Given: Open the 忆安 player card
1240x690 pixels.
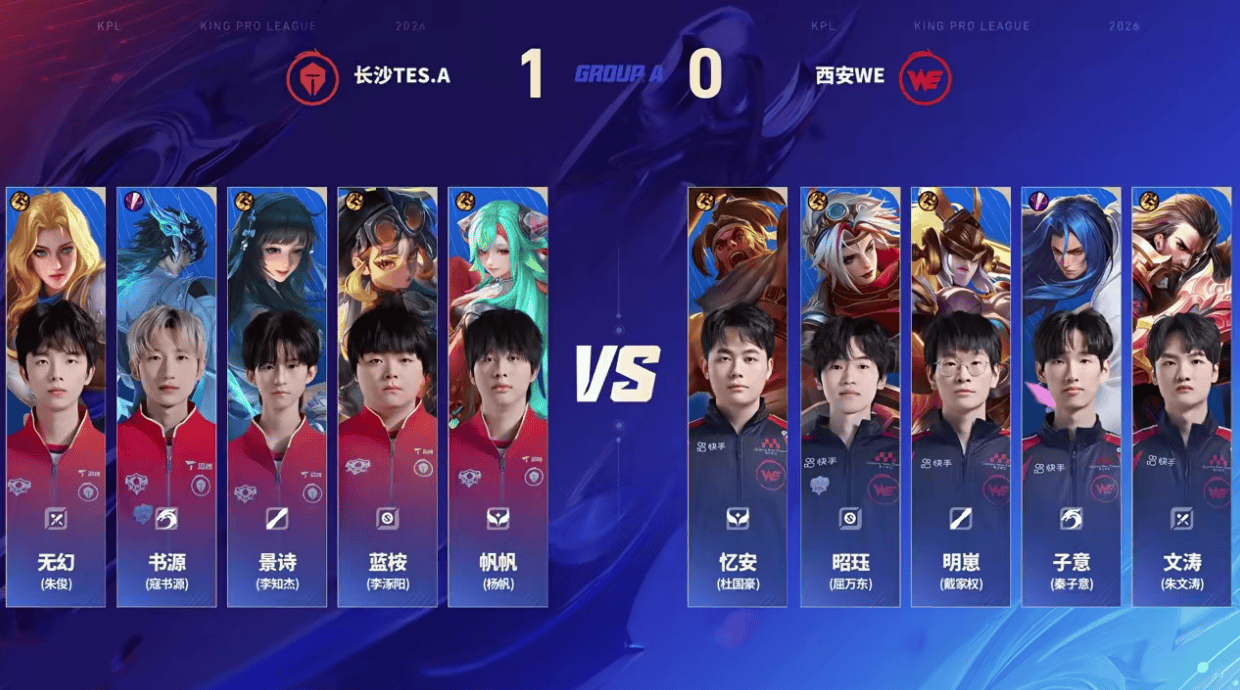Looking at the screenshot, I should click(x=737, y=397).
